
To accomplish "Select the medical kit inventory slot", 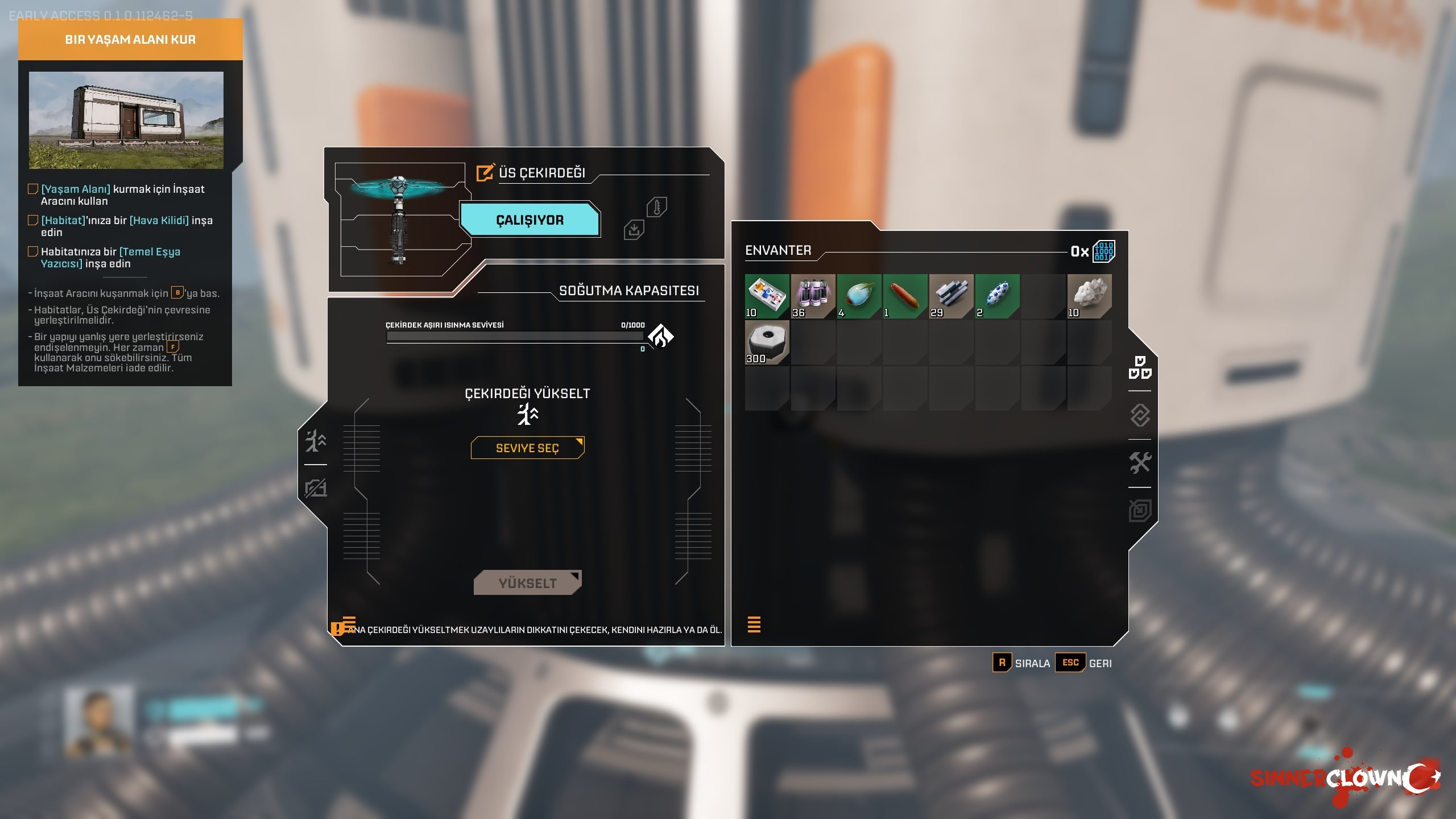I will point(767,296).
